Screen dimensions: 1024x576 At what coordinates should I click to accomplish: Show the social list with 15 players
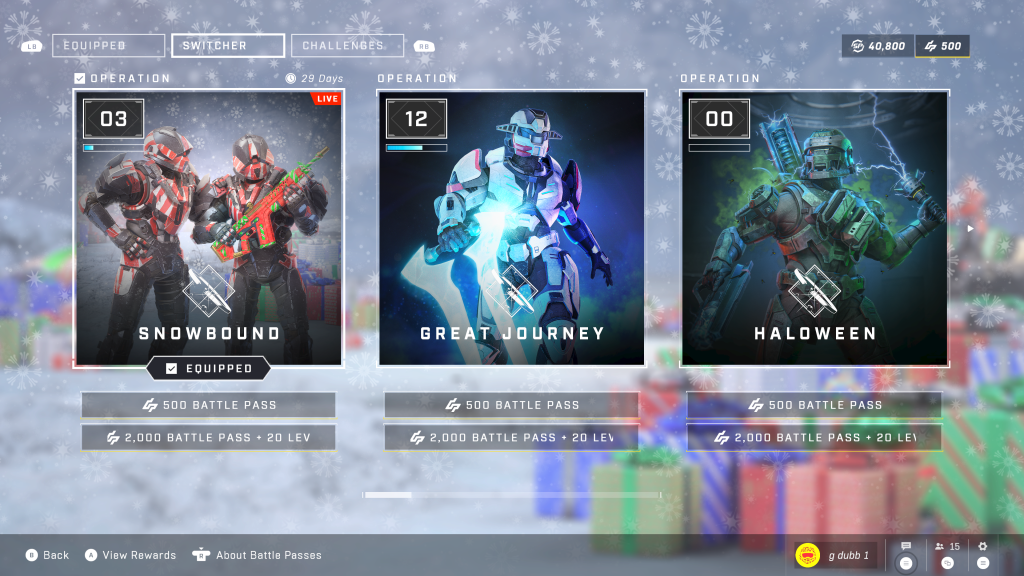pos(947,554)
